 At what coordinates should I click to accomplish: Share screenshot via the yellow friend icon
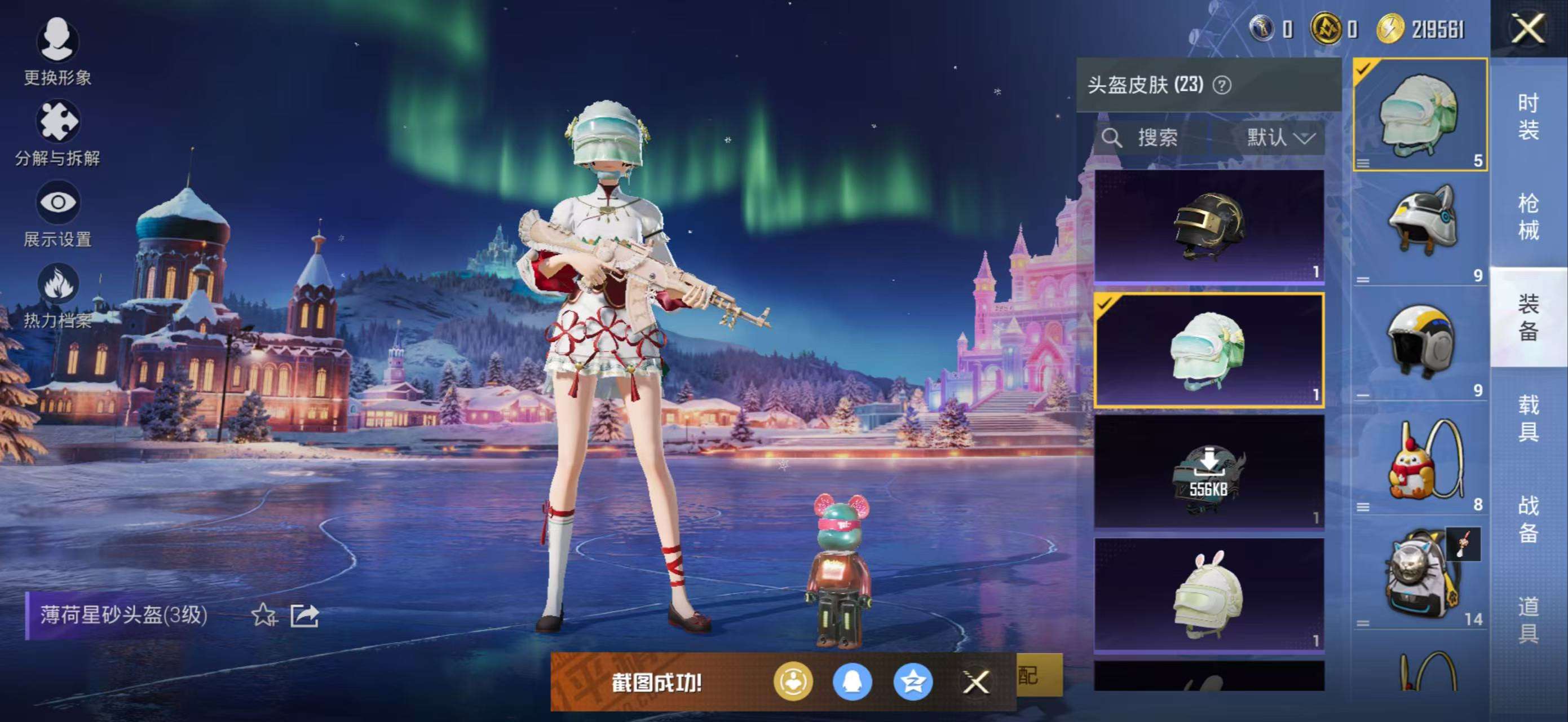click(795, 683)
